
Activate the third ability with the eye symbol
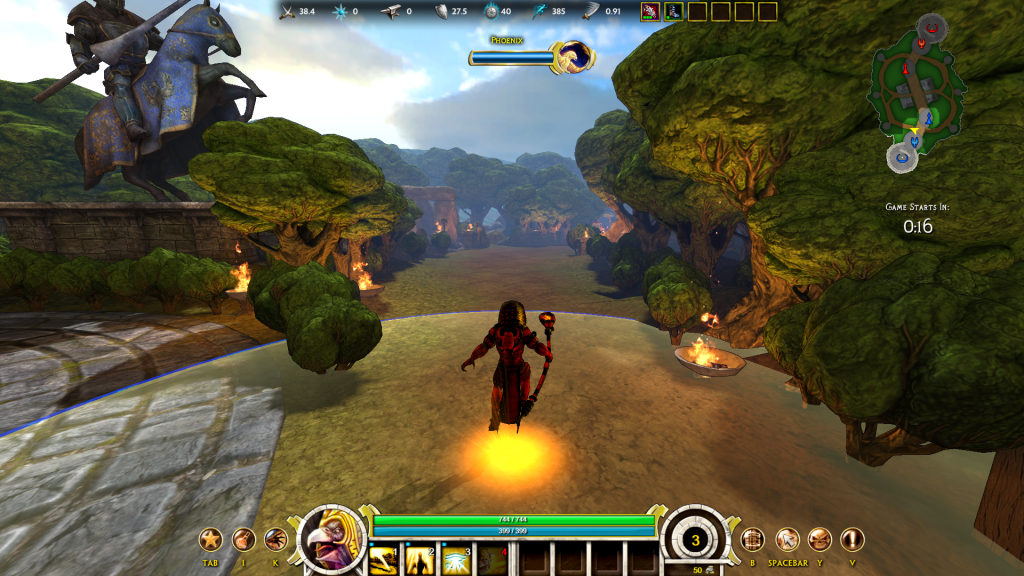click(456, 558)
